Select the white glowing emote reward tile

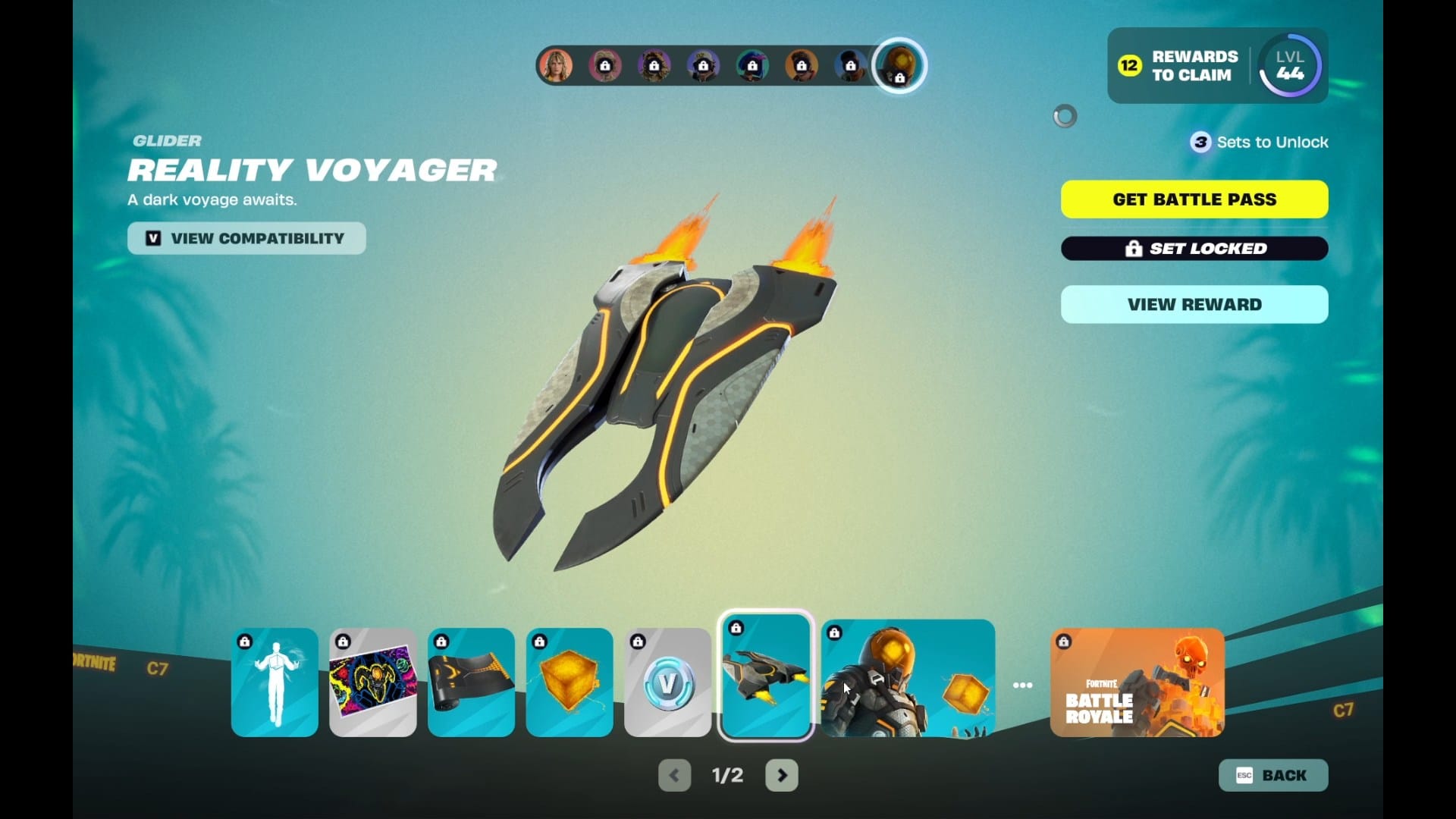275,682
